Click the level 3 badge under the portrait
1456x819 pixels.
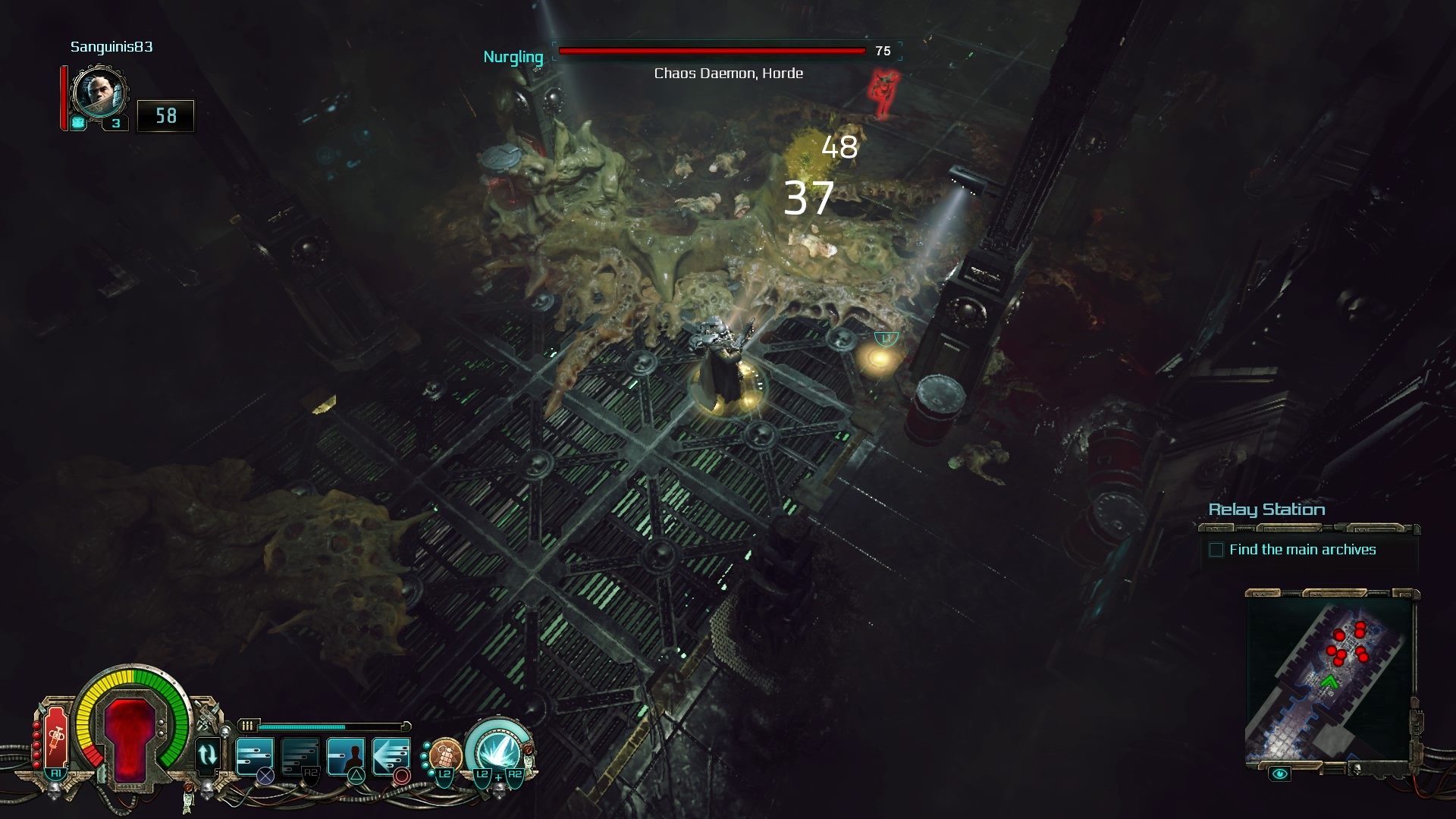(x=115, y=122)
